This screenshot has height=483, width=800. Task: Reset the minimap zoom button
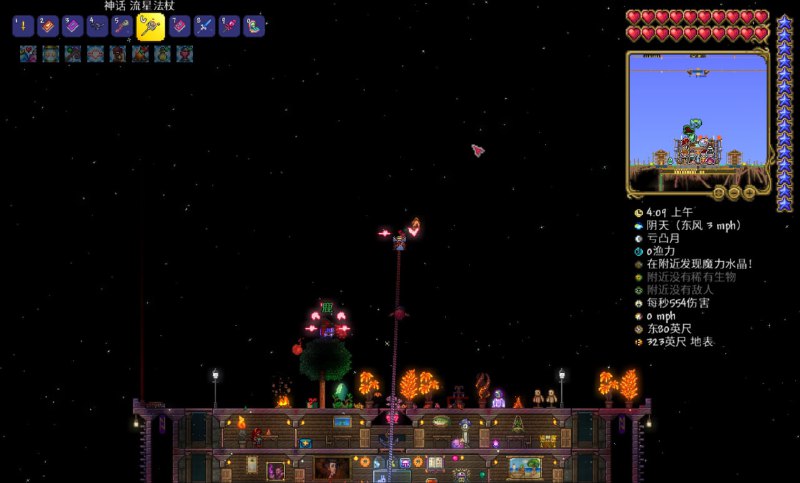click(719, 192)
